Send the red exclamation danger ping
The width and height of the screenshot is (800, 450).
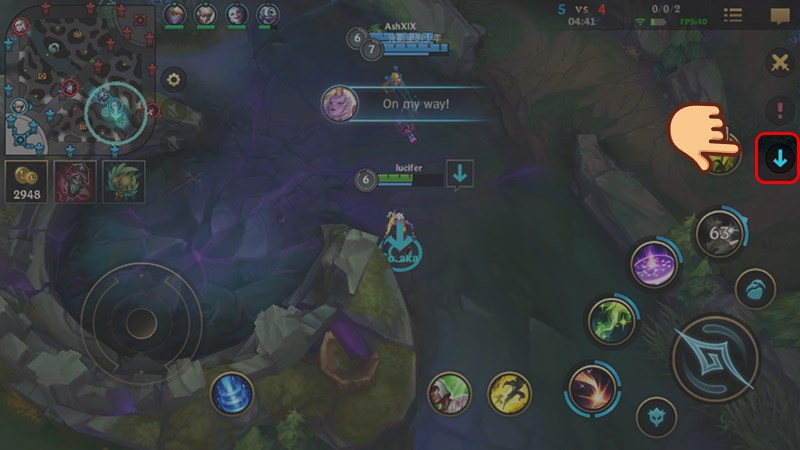(779, 109)
